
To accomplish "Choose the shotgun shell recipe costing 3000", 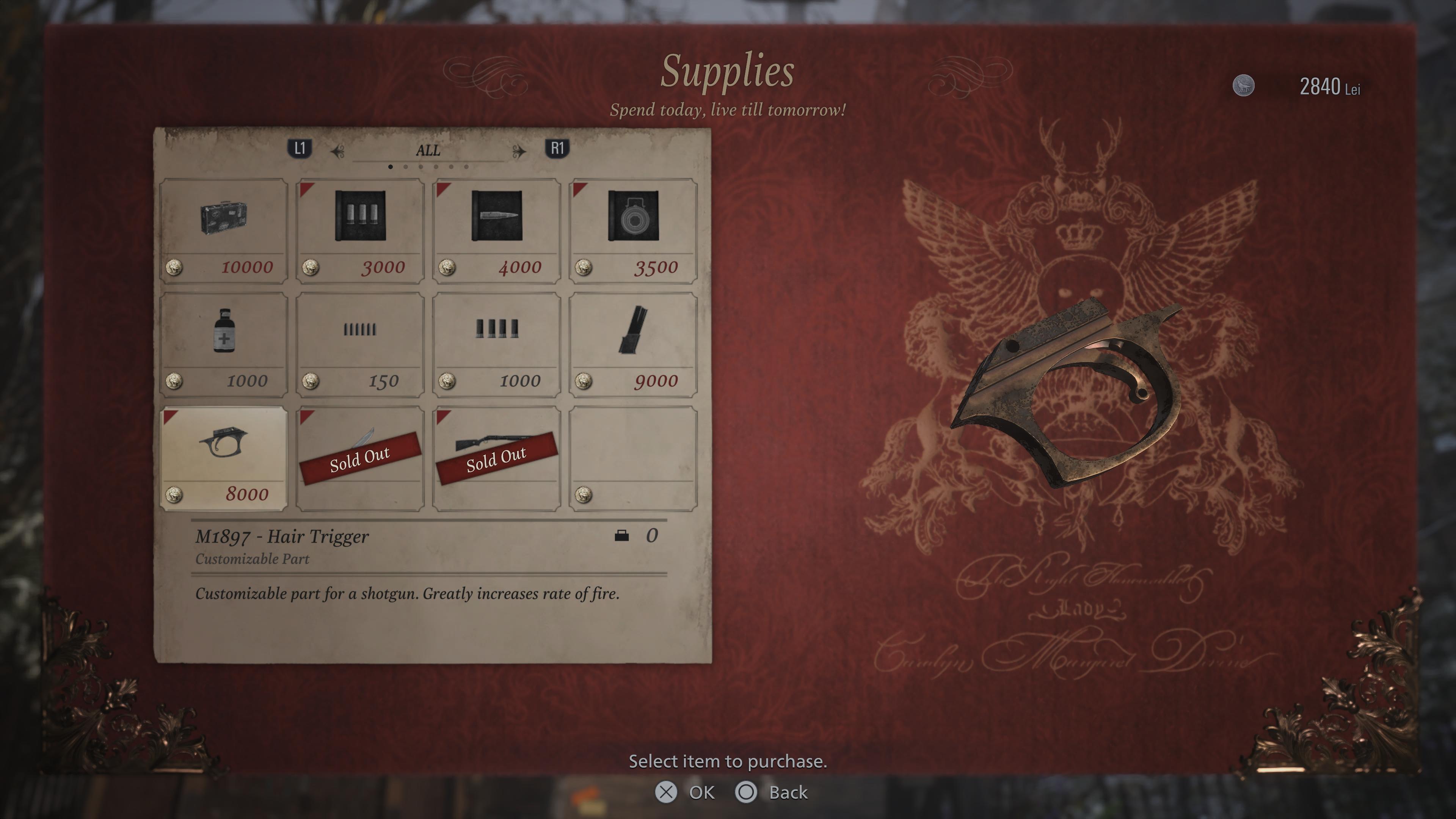I will pos(360,231).
